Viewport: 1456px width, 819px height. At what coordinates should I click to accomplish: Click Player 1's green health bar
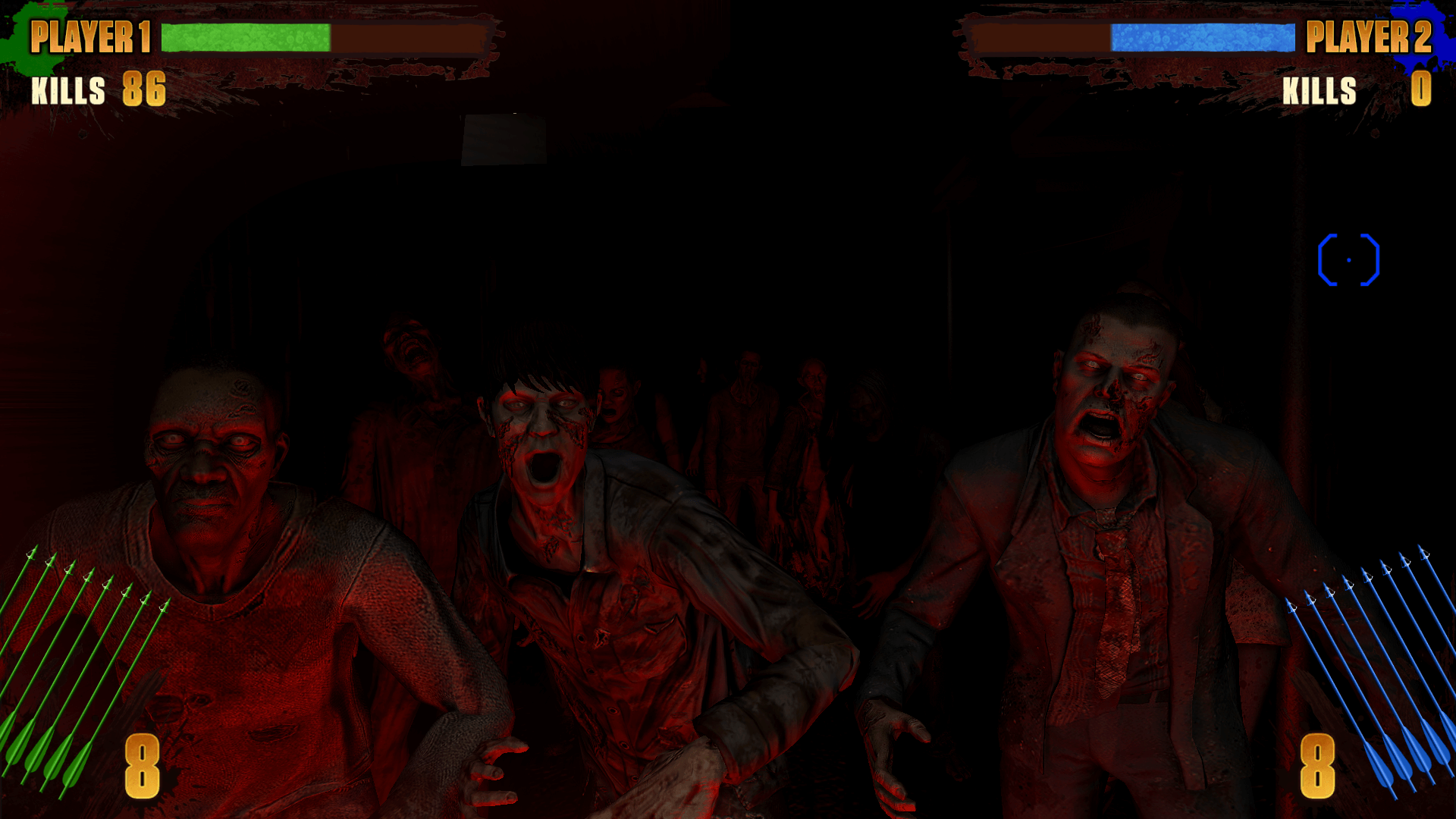tap(246, 34)
